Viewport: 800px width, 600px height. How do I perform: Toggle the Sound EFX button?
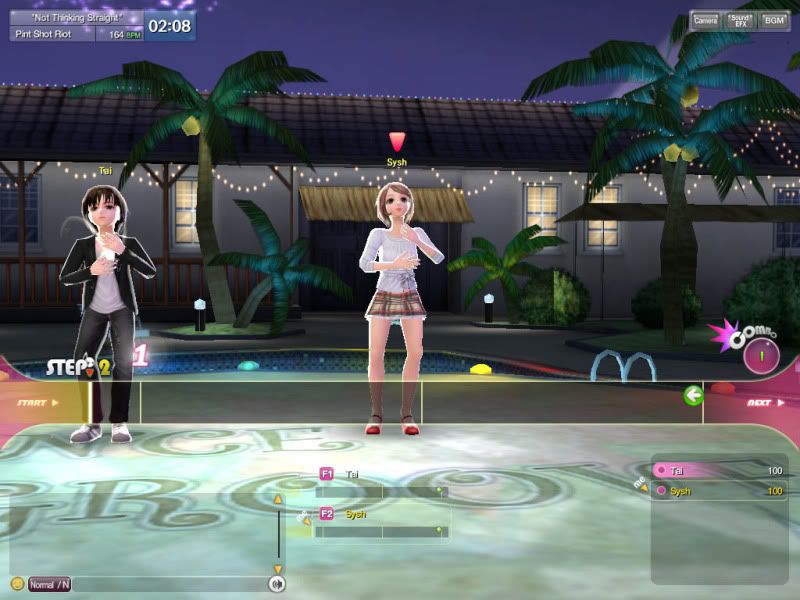point(740,19)
